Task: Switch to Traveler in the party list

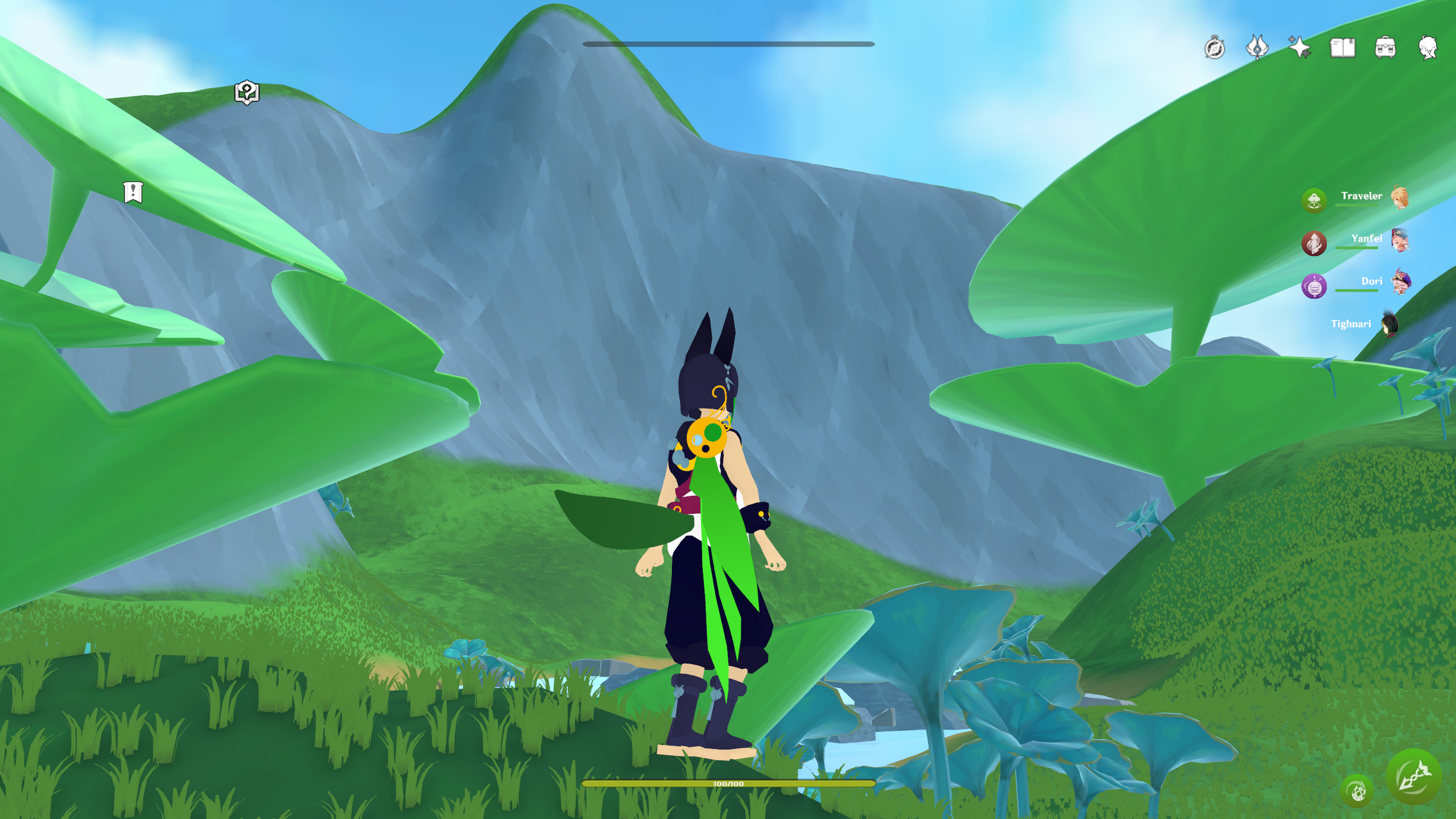Action: 1362,196
